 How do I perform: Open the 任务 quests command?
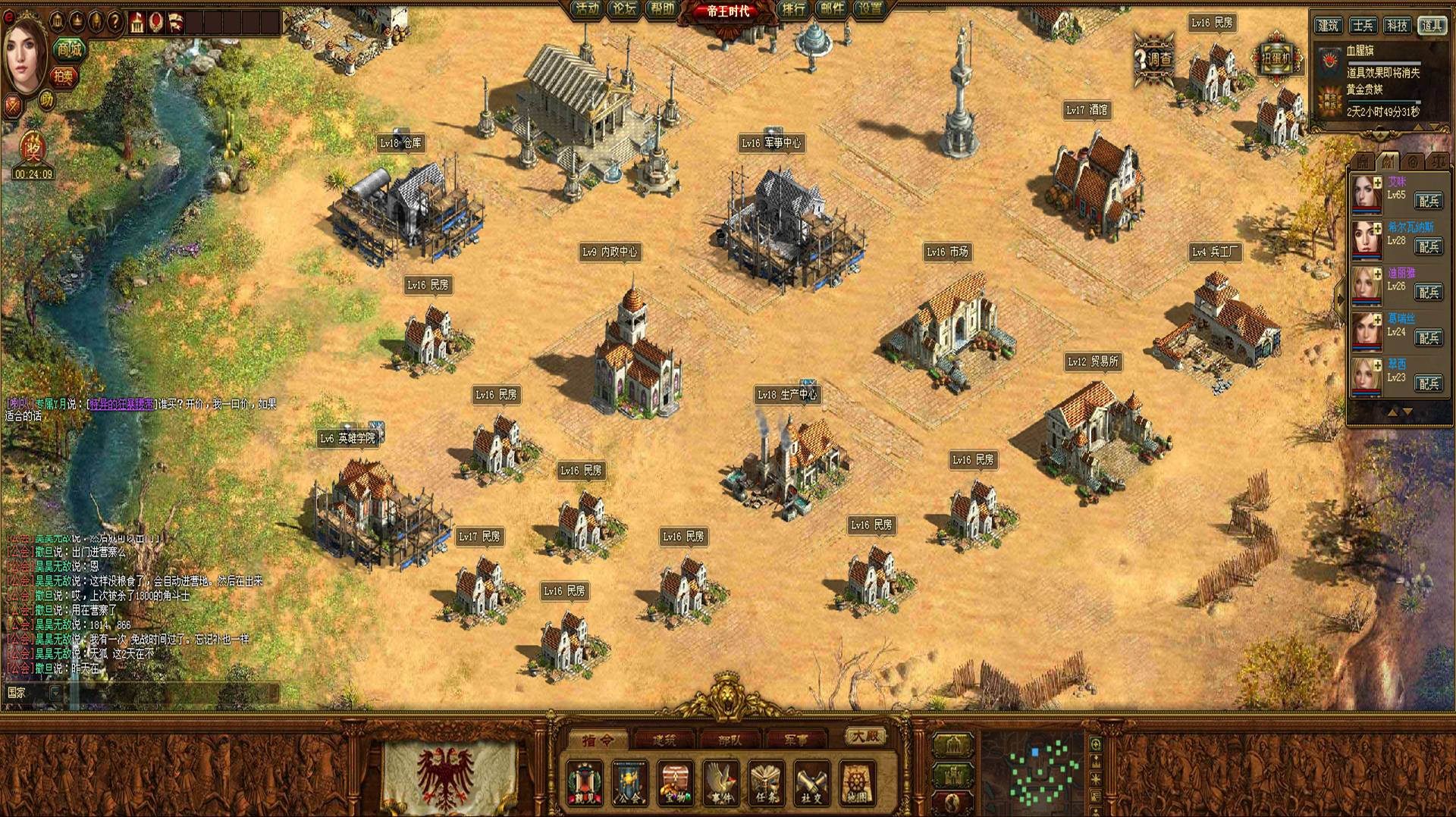766,783
